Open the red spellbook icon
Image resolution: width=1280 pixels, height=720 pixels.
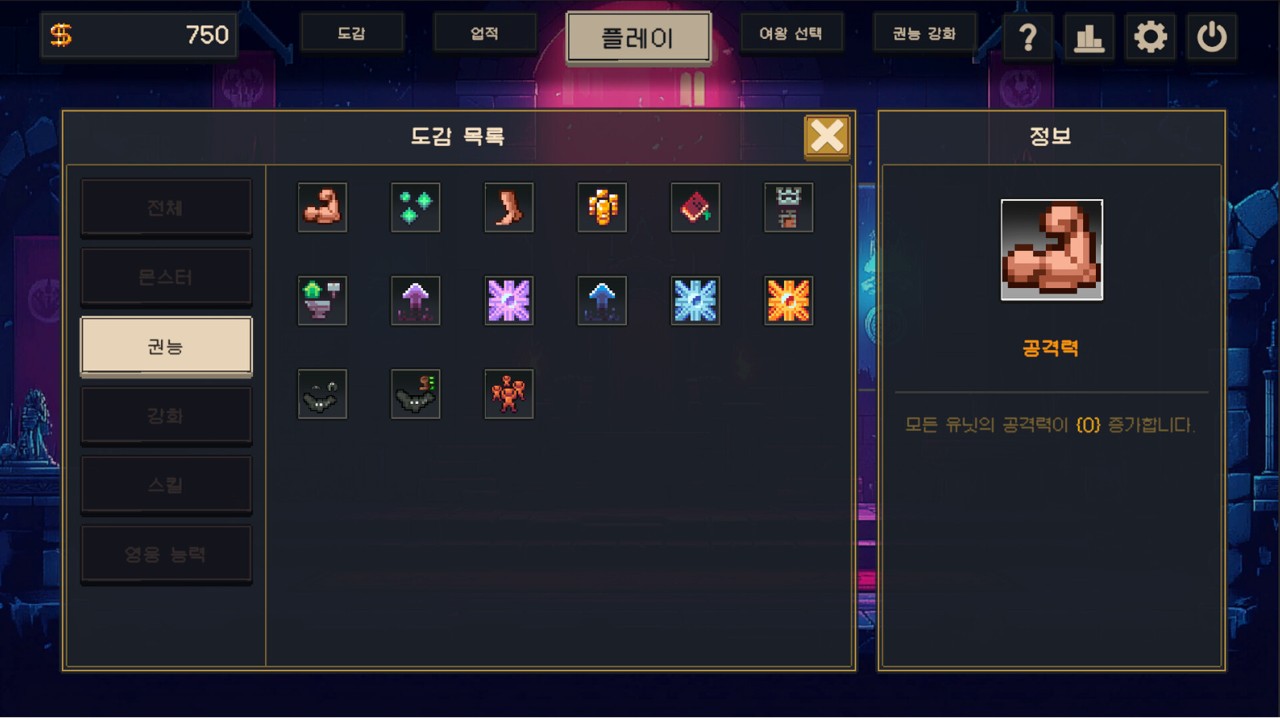point(695,207)
